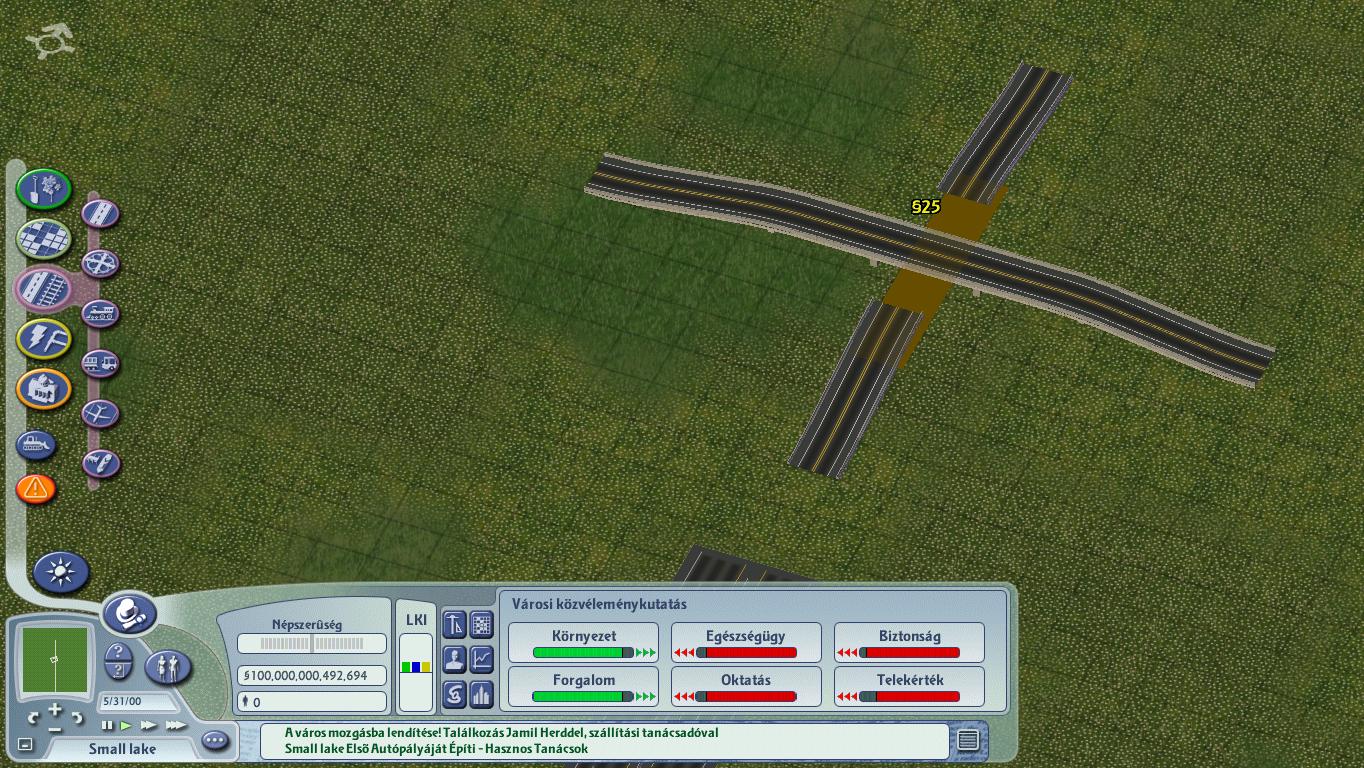This screenshot has height=768, width=1364.
Task: Open the orange emergency warning tool
Action: point(36,489)
